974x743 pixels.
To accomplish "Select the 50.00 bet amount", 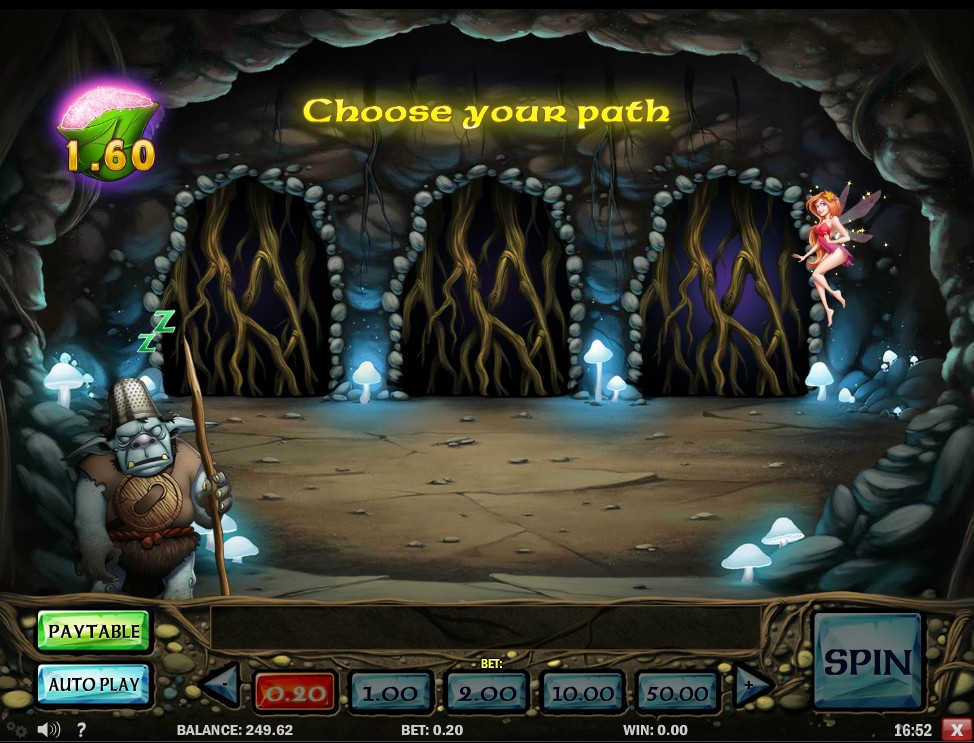I will [677, 692].
